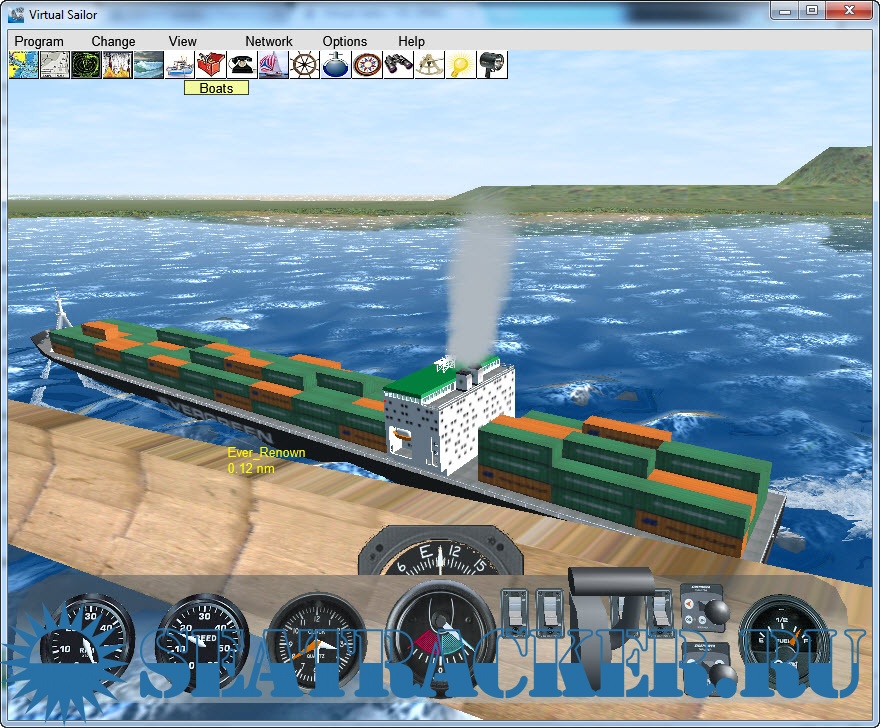Choose the blue submarine toolbar icon
The image size is (880, 728).
335,65
